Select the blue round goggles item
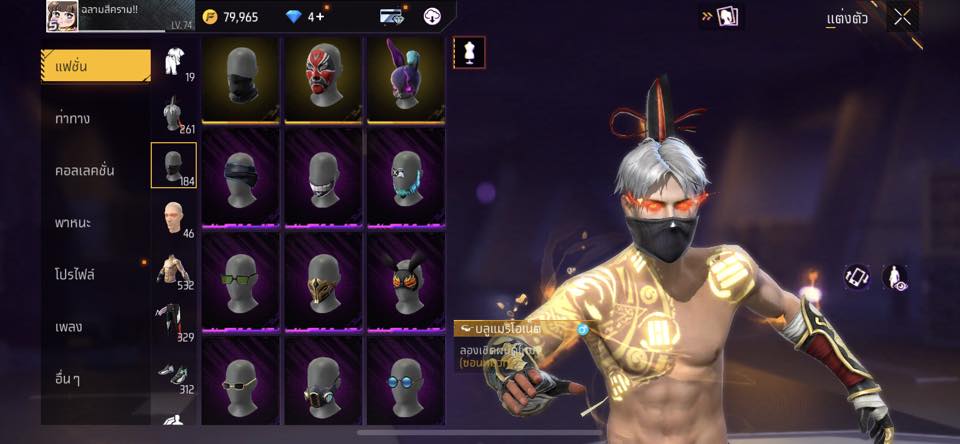 point(406,380)
